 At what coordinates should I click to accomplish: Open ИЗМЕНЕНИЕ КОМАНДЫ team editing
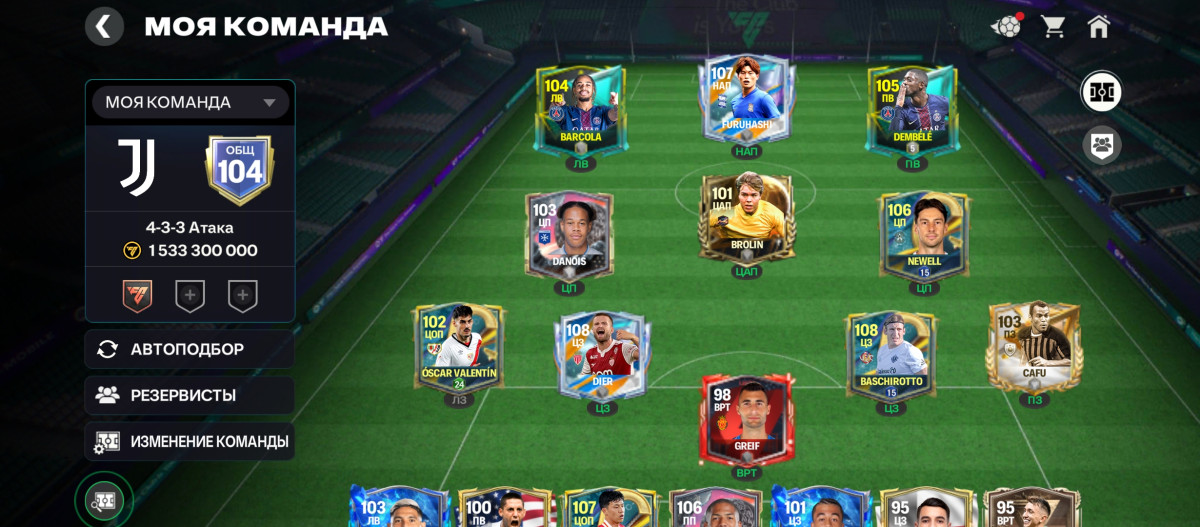[x=190, y=441]
